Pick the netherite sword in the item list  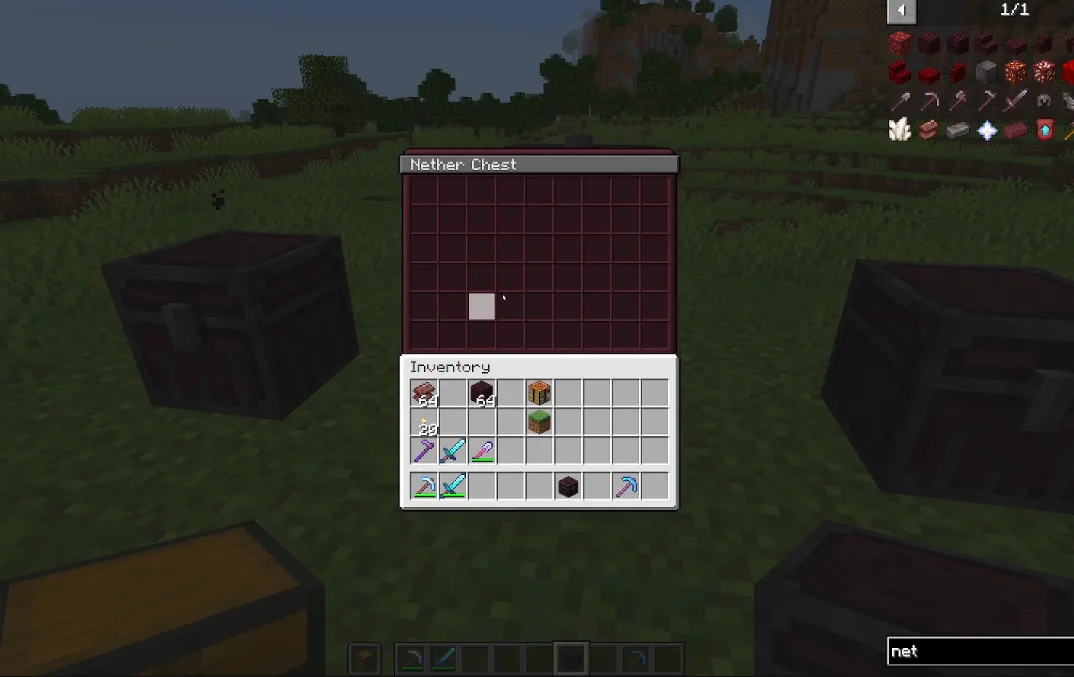[x=1016, y=100]
